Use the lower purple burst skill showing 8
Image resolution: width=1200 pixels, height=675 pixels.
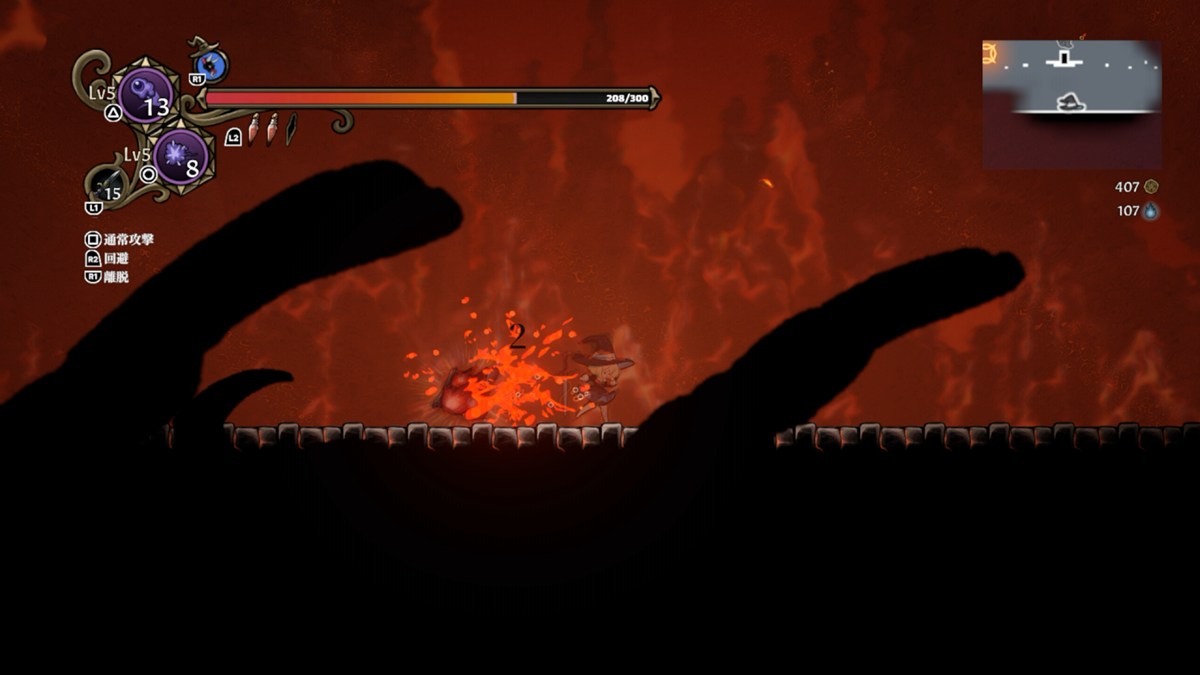(181, 158)
